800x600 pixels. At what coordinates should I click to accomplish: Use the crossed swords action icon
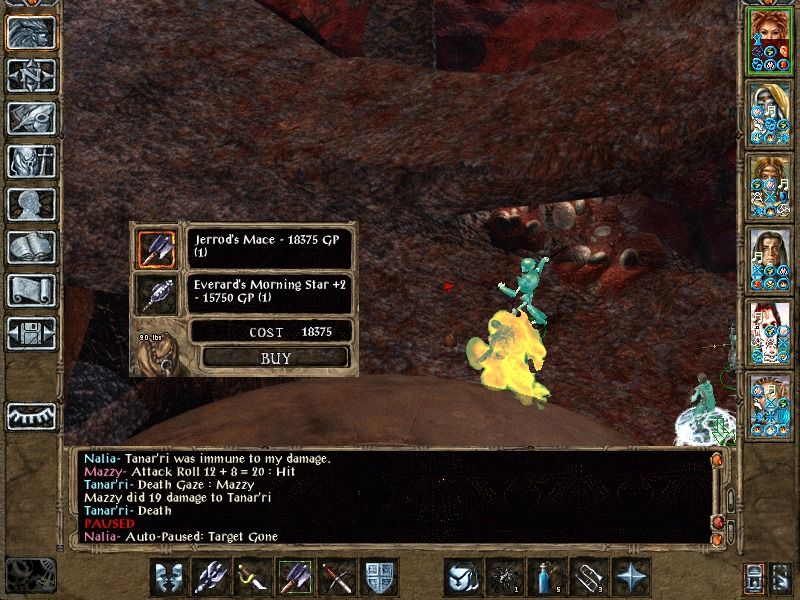(x=337, y=577)
